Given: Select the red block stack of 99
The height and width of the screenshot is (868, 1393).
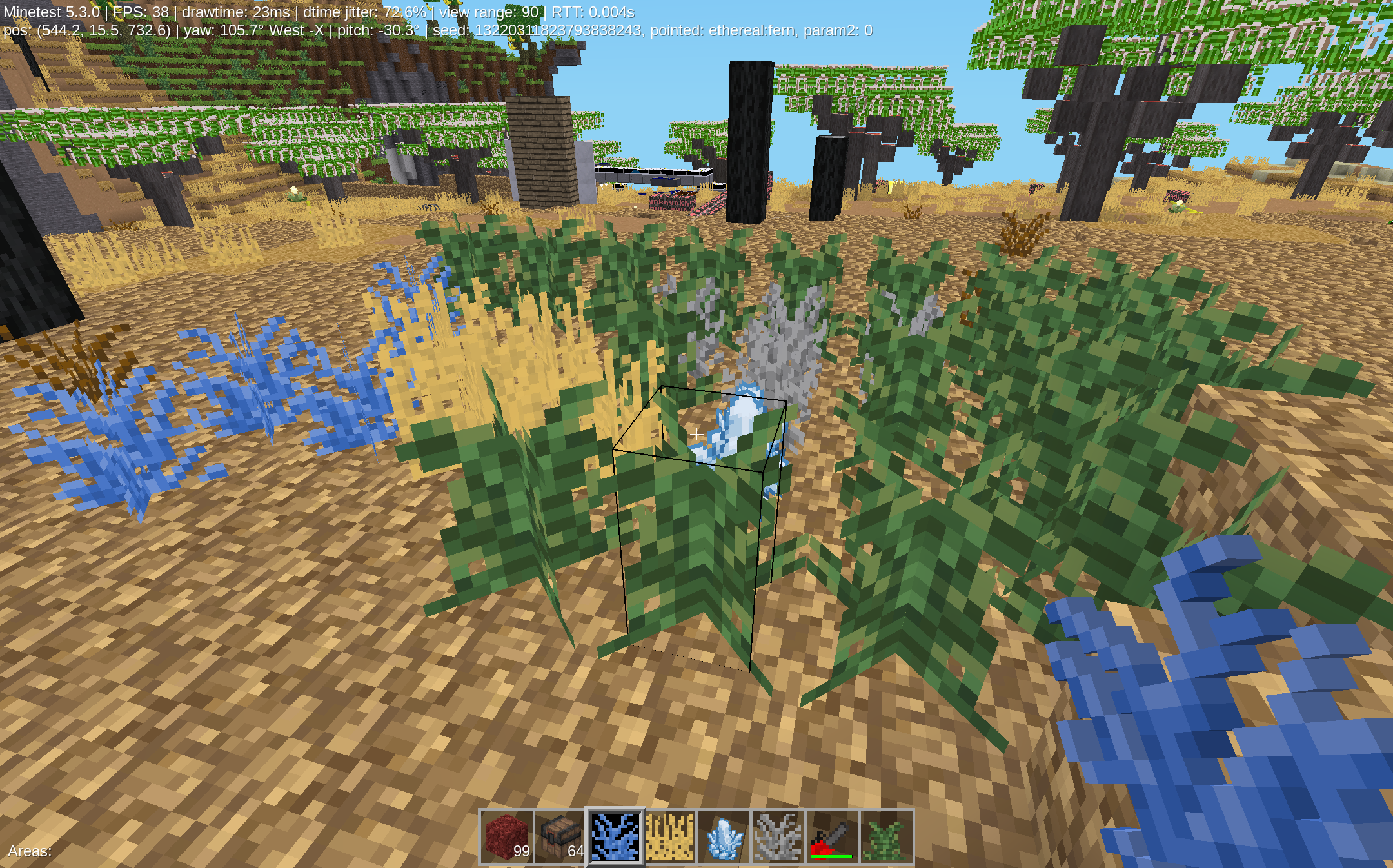Looking at the screenshot, I should (x=507, y=837).
